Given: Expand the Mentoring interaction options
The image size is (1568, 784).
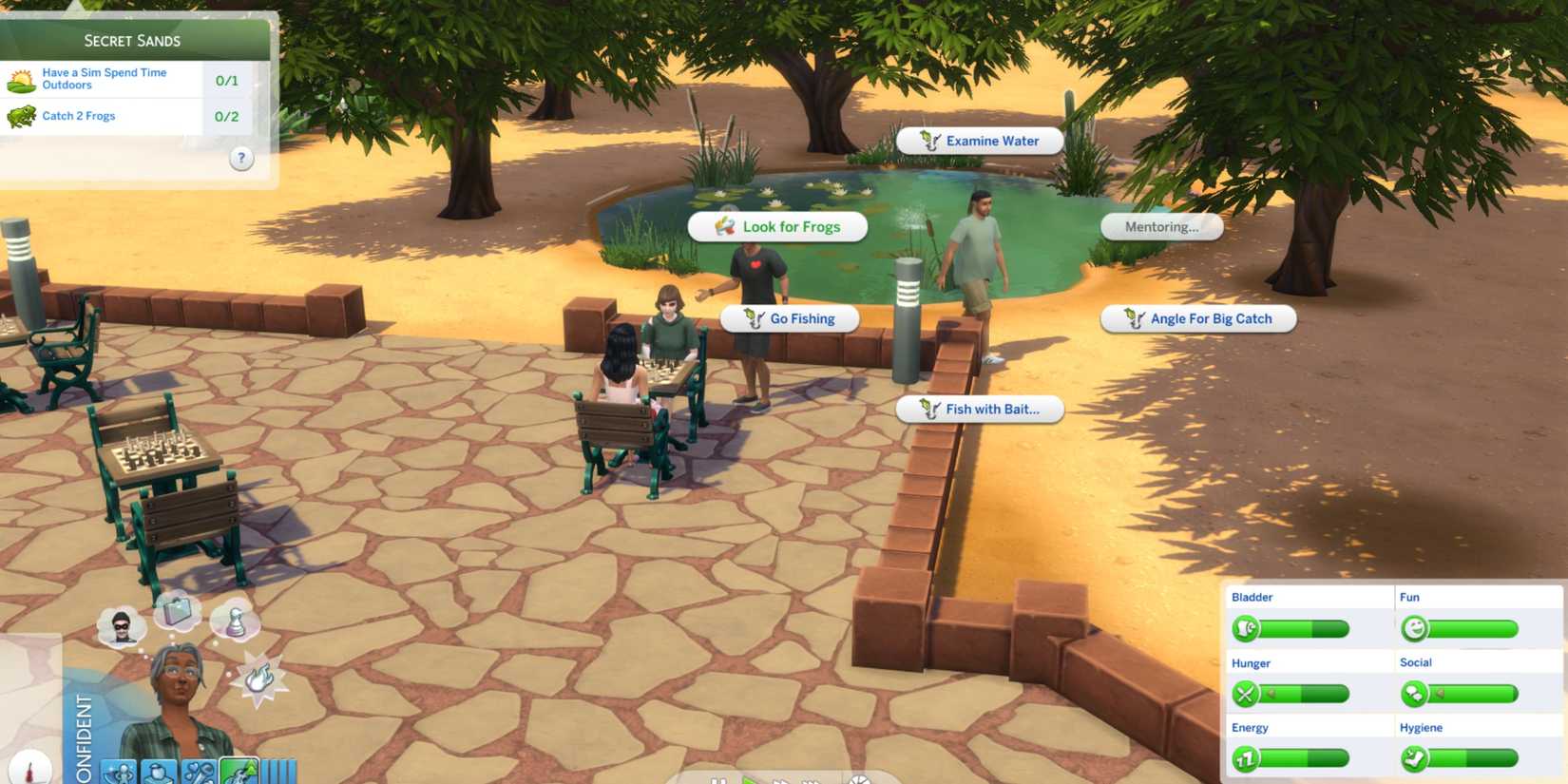Looking at the screenshot, I should 1160,227.
